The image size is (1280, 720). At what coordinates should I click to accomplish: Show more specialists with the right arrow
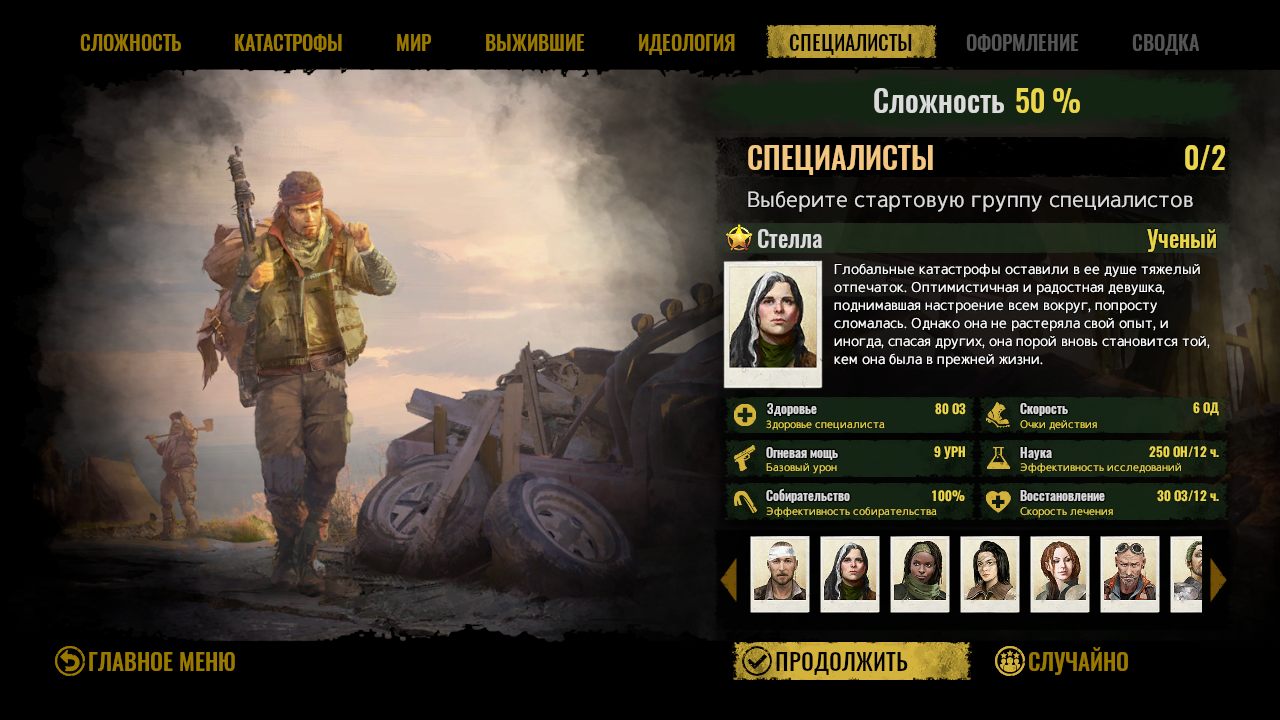(1217, 579)
